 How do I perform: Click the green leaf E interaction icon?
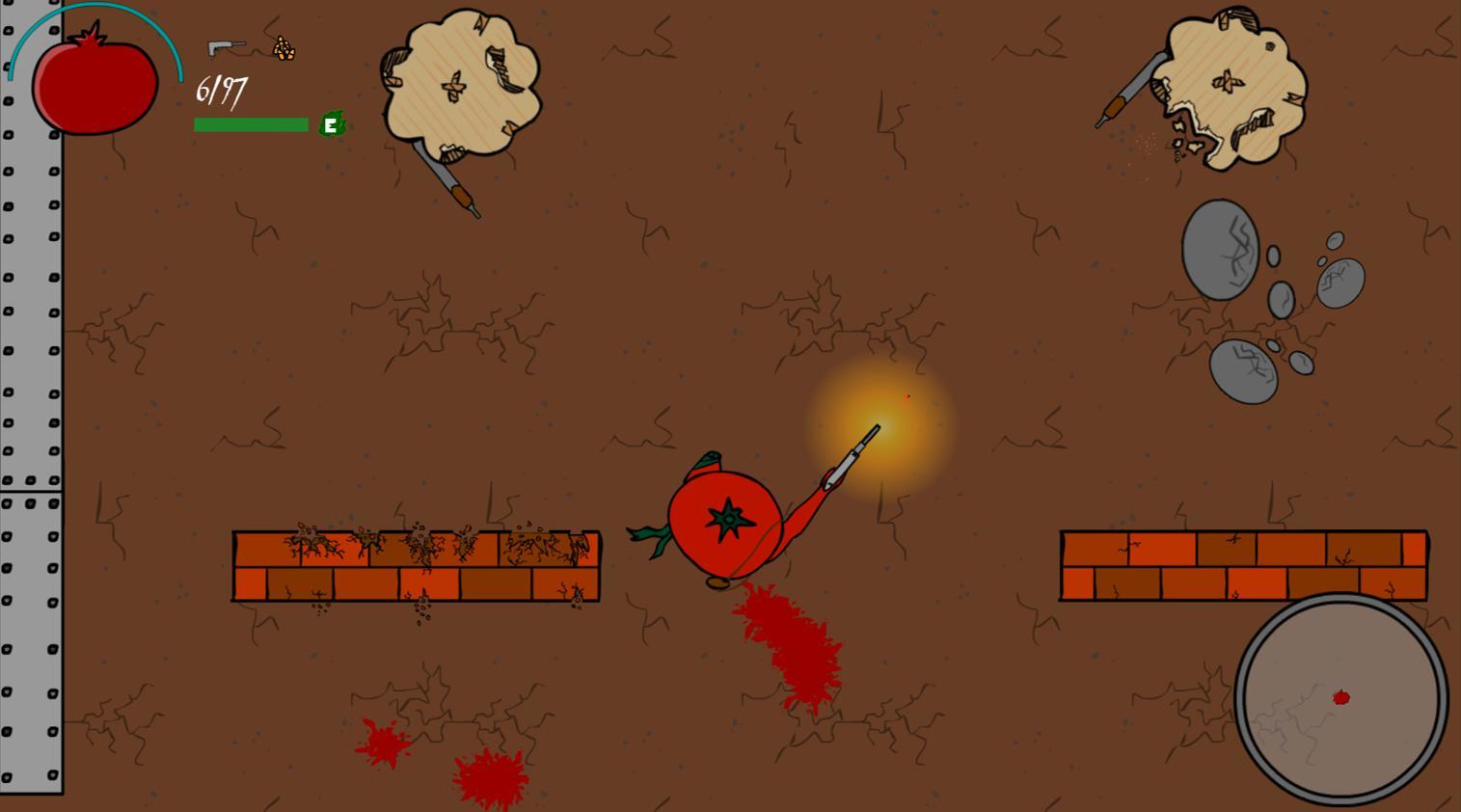coord(331,124)
